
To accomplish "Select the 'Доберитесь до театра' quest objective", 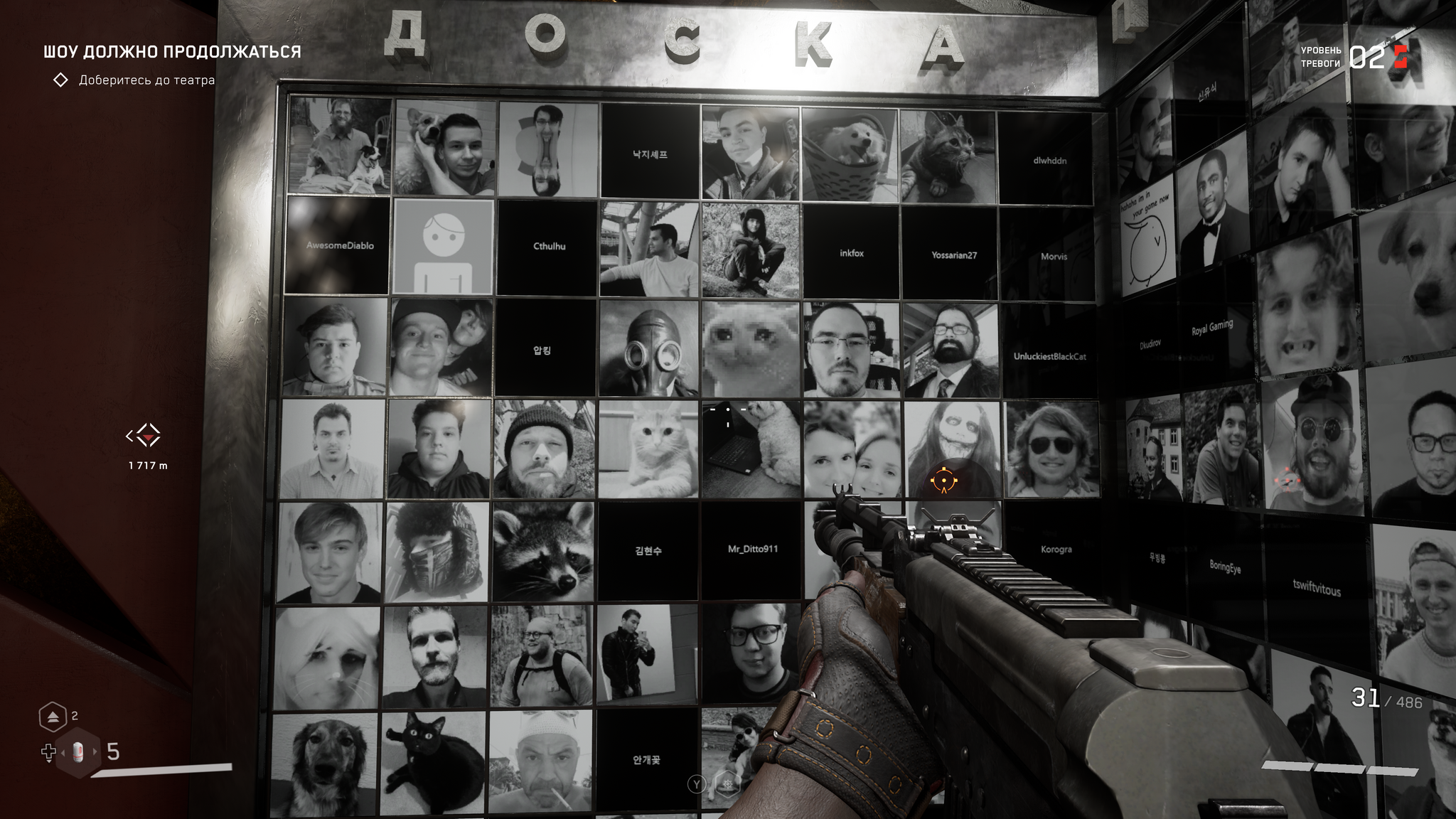I will pyautogui.click(x=146, y=80).
